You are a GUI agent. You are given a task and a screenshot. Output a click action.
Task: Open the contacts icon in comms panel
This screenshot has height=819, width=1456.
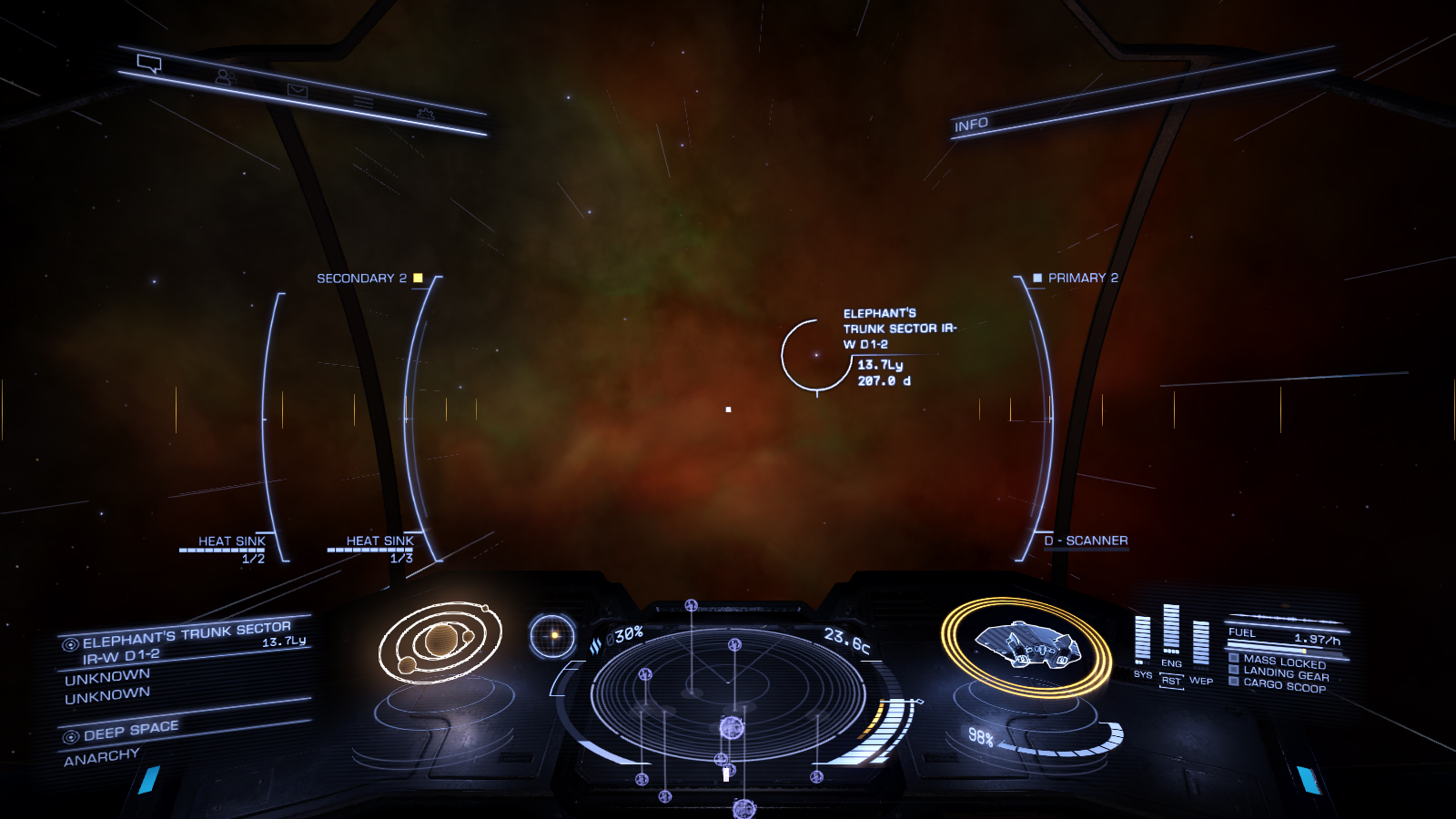pyautogui.click(x=225, y=77)
